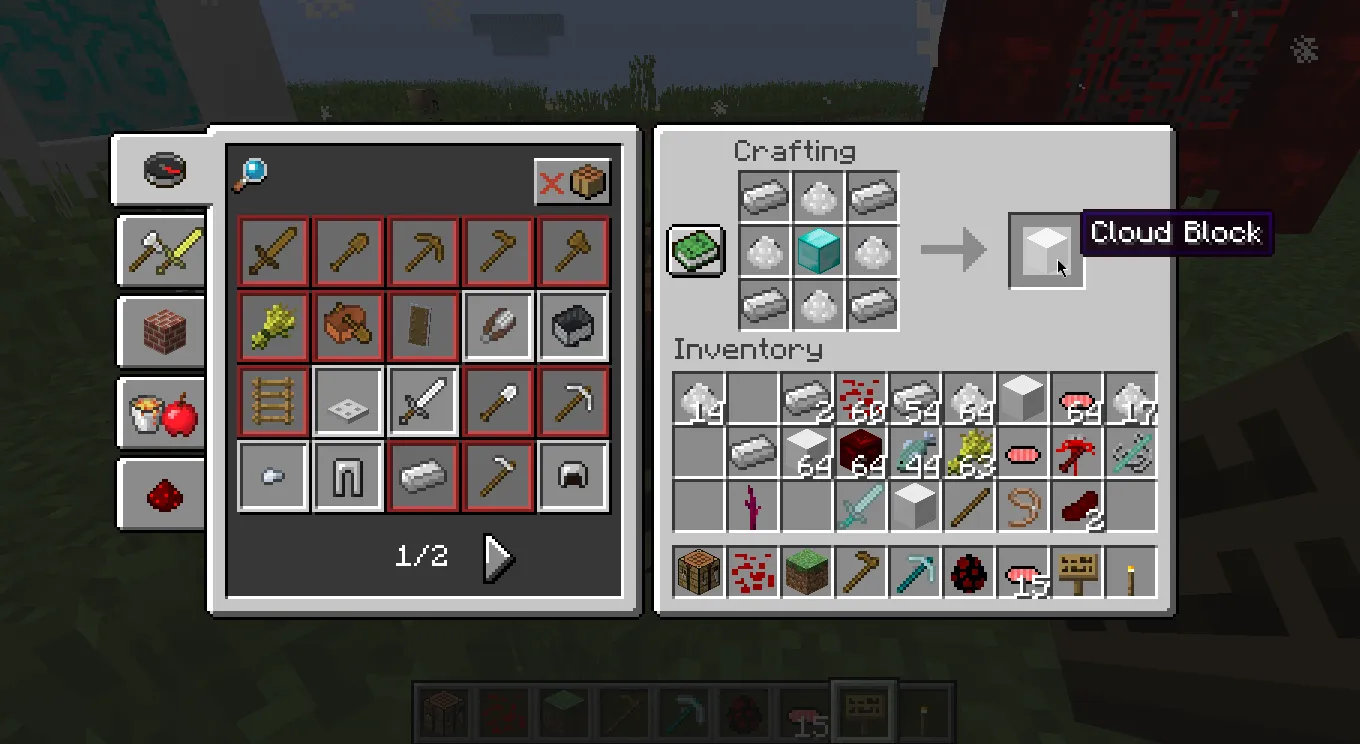Image resolution: width=1360 pixels, height=744 pixels.
Task: Toggle the craftable-only filter with the crafting table icon
Action: (573, 183)
